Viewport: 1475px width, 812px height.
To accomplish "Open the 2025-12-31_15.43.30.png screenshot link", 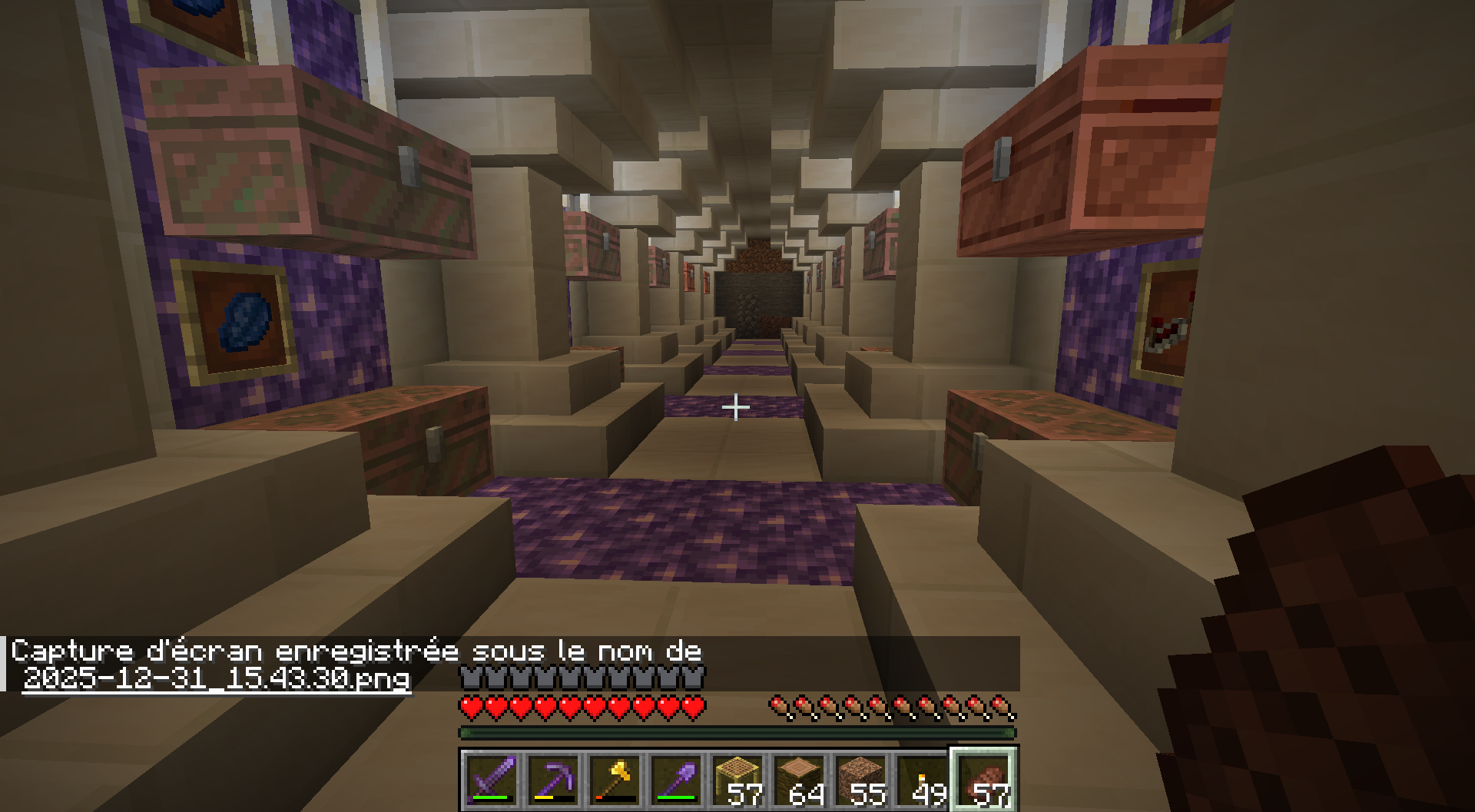I will (217, 679).
